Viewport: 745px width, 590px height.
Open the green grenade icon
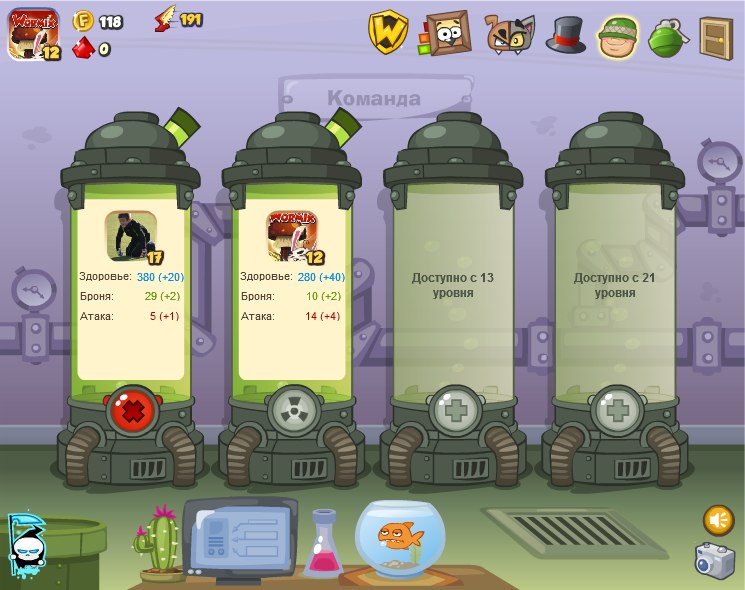pyautogui.click(x=665, y=37)
